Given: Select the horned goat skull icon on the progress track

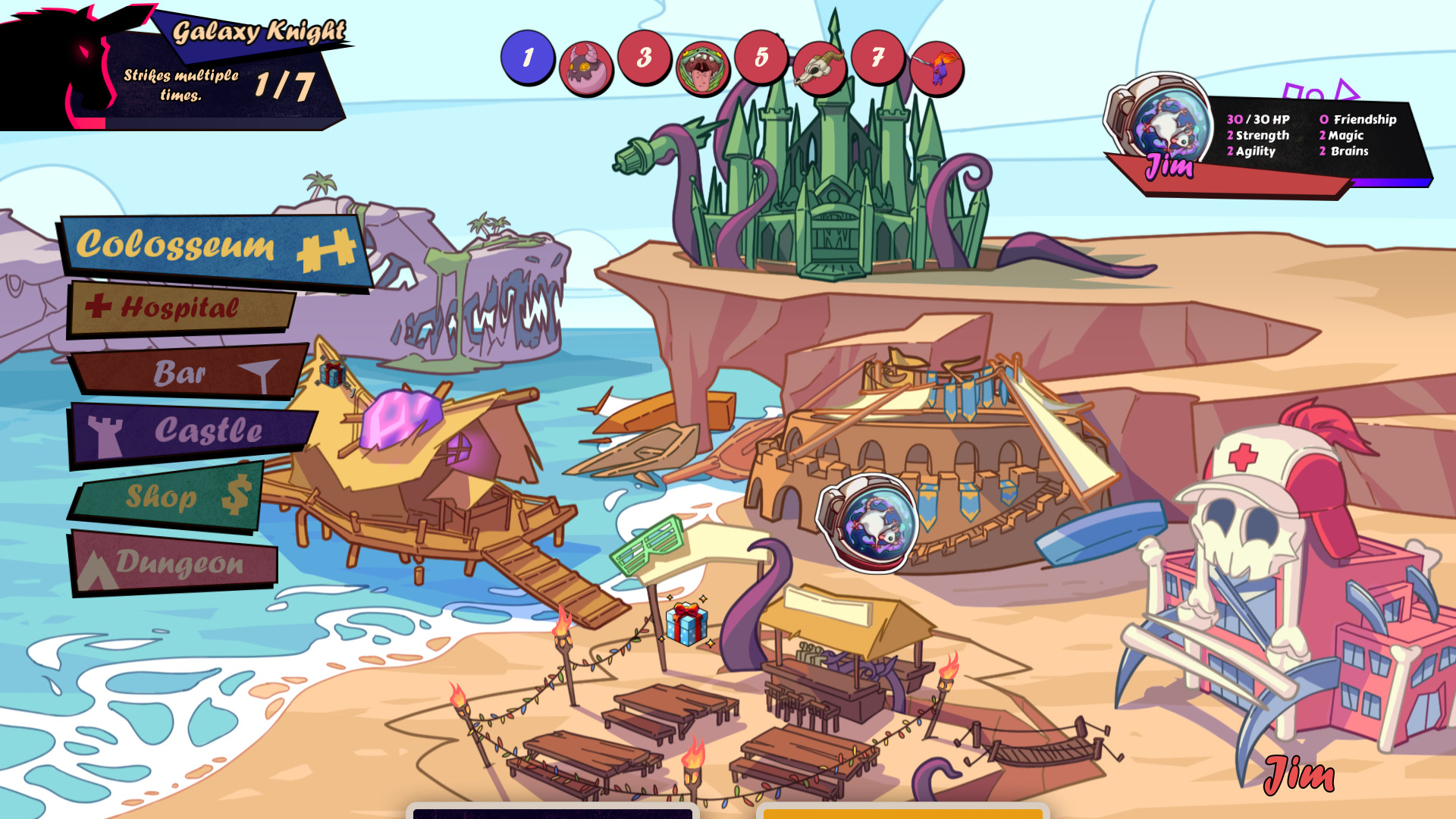Looking at the screenshot, I should [820, 66].
